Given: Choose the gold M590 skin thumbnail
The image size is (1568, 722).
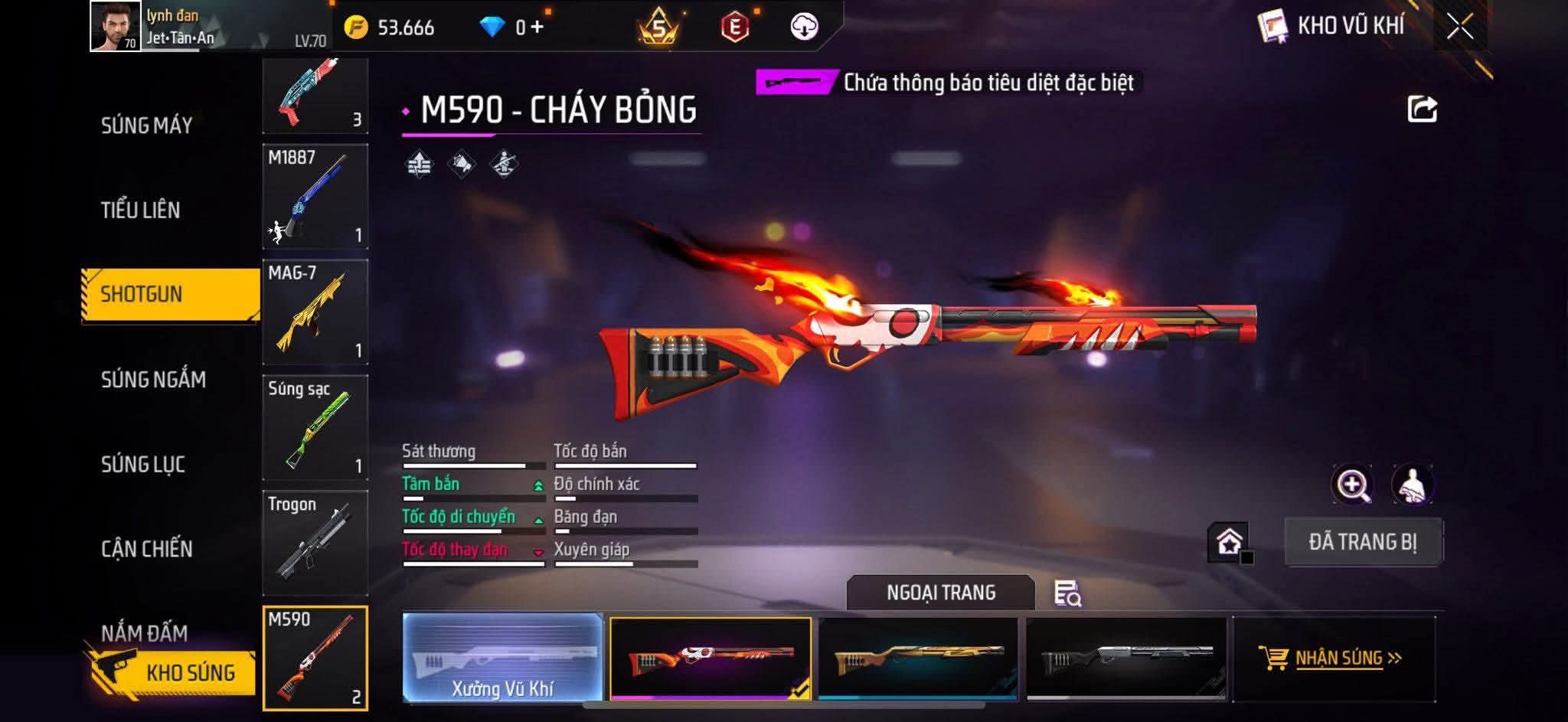Looking at the screenshot, I should [x=918, y=658].
